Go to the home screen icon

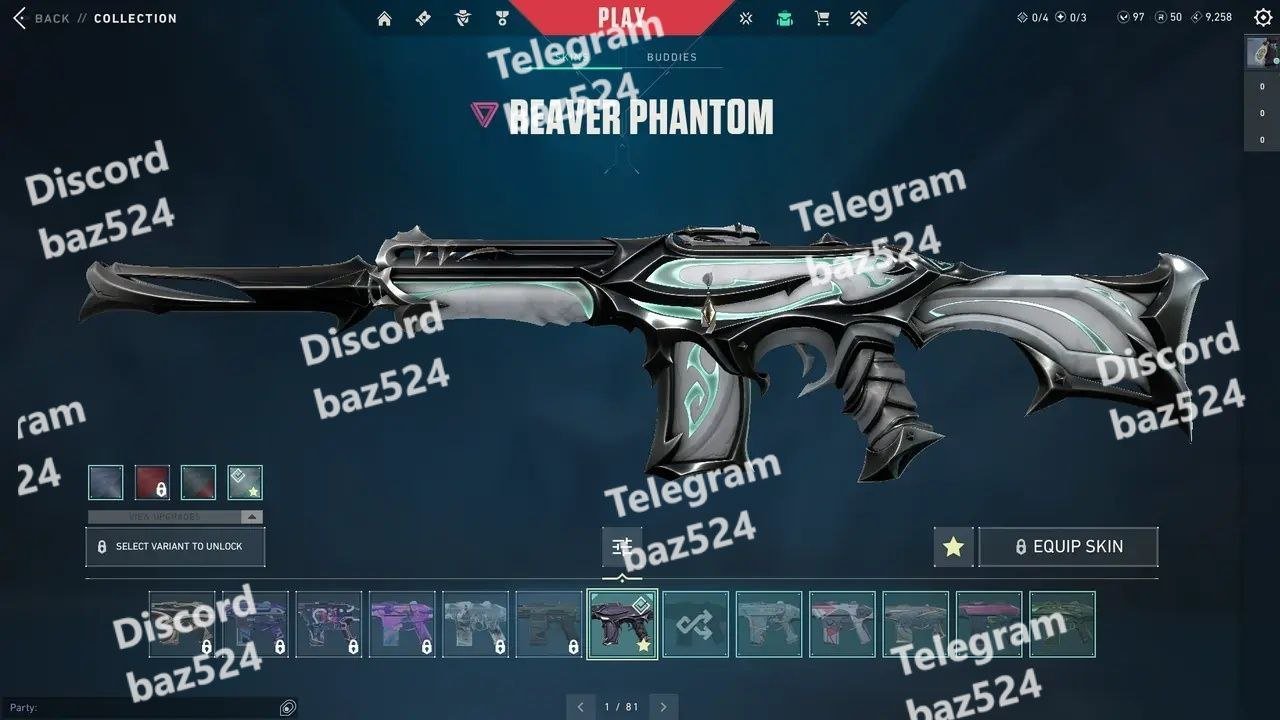tap(385, 18)
